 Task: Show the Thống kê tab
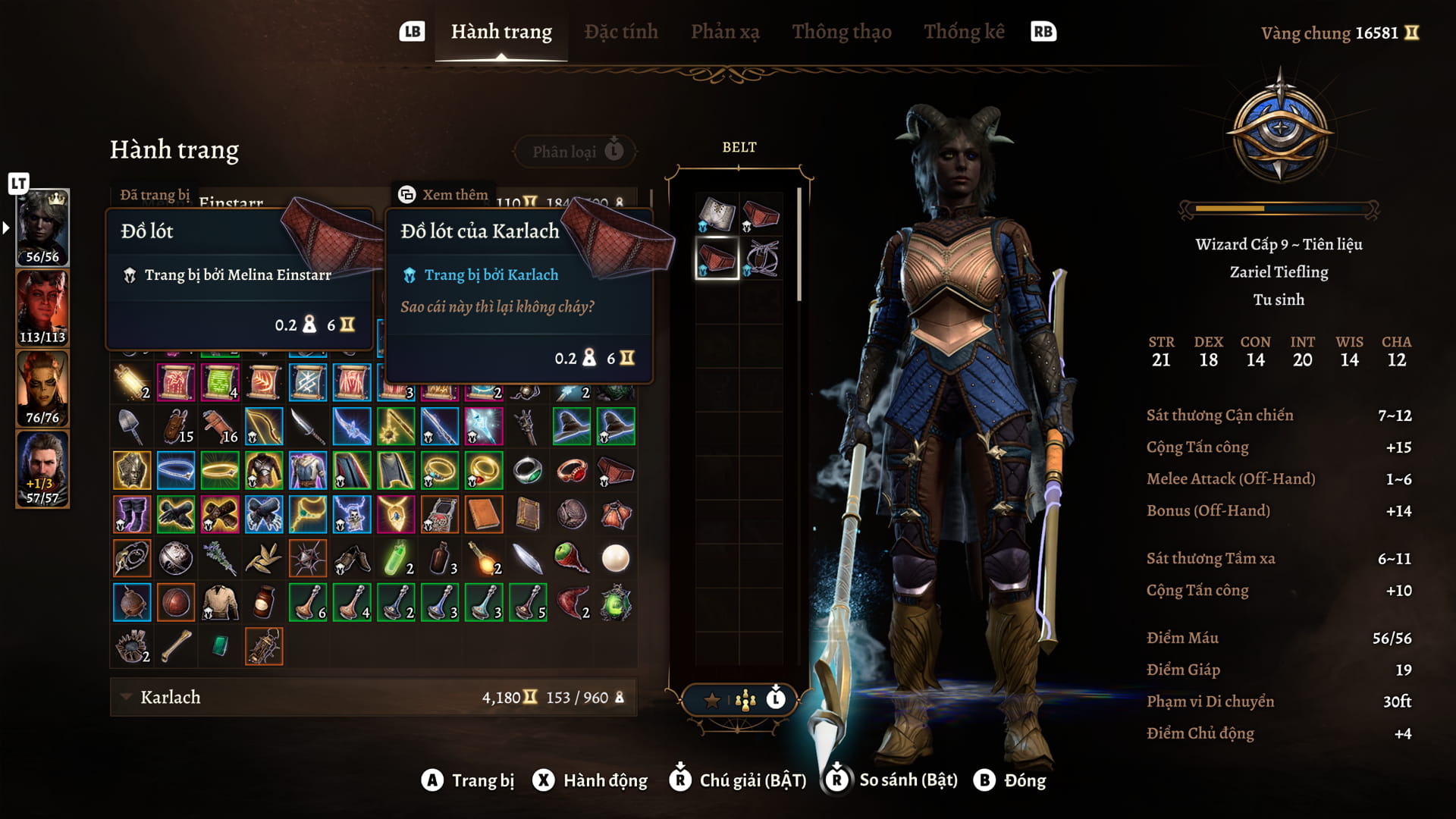click(x=963, y=32)
